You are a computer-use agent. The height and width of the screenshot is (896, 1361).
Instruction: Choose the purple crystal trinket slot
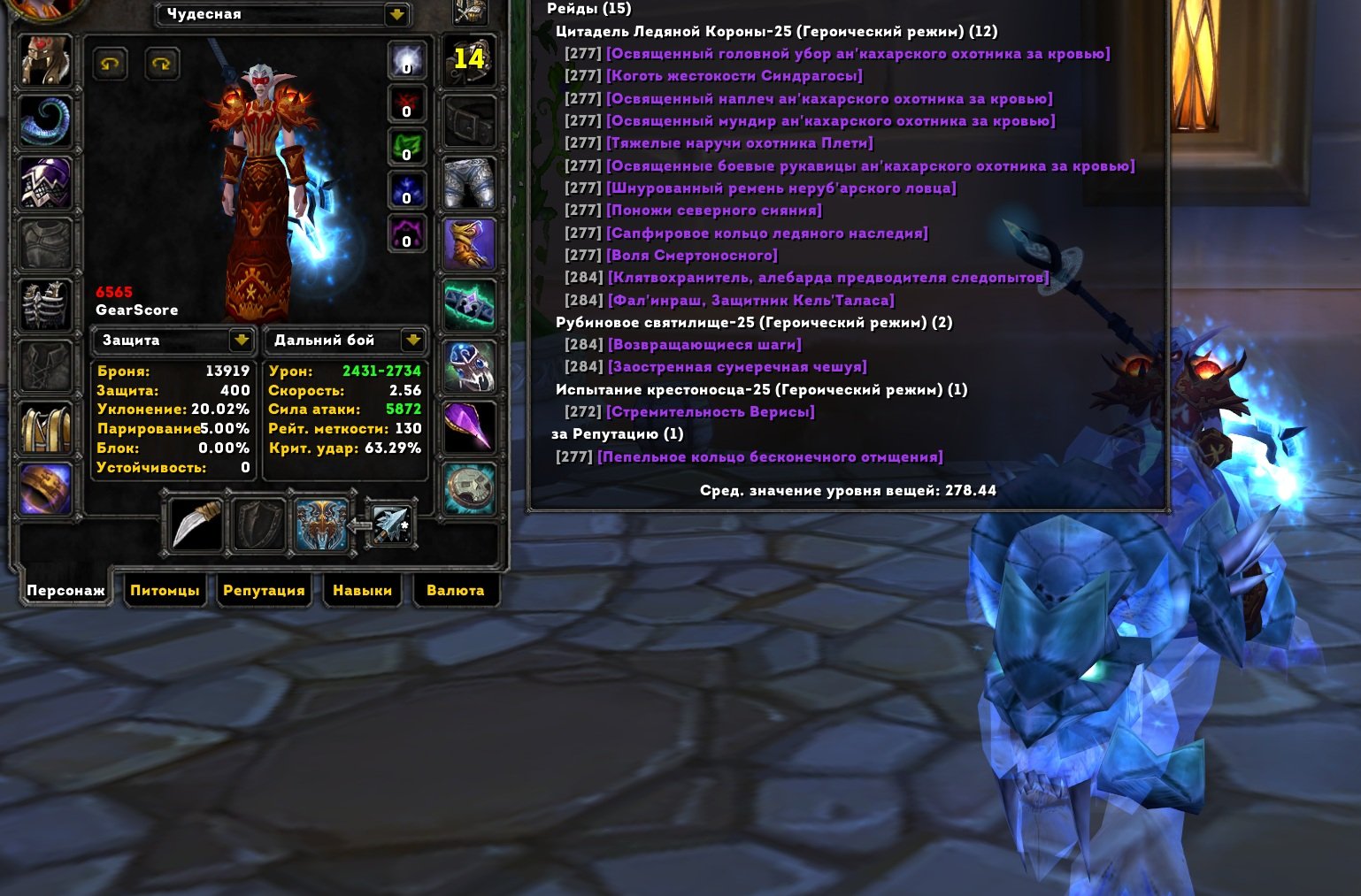click(x=469, y=427)
